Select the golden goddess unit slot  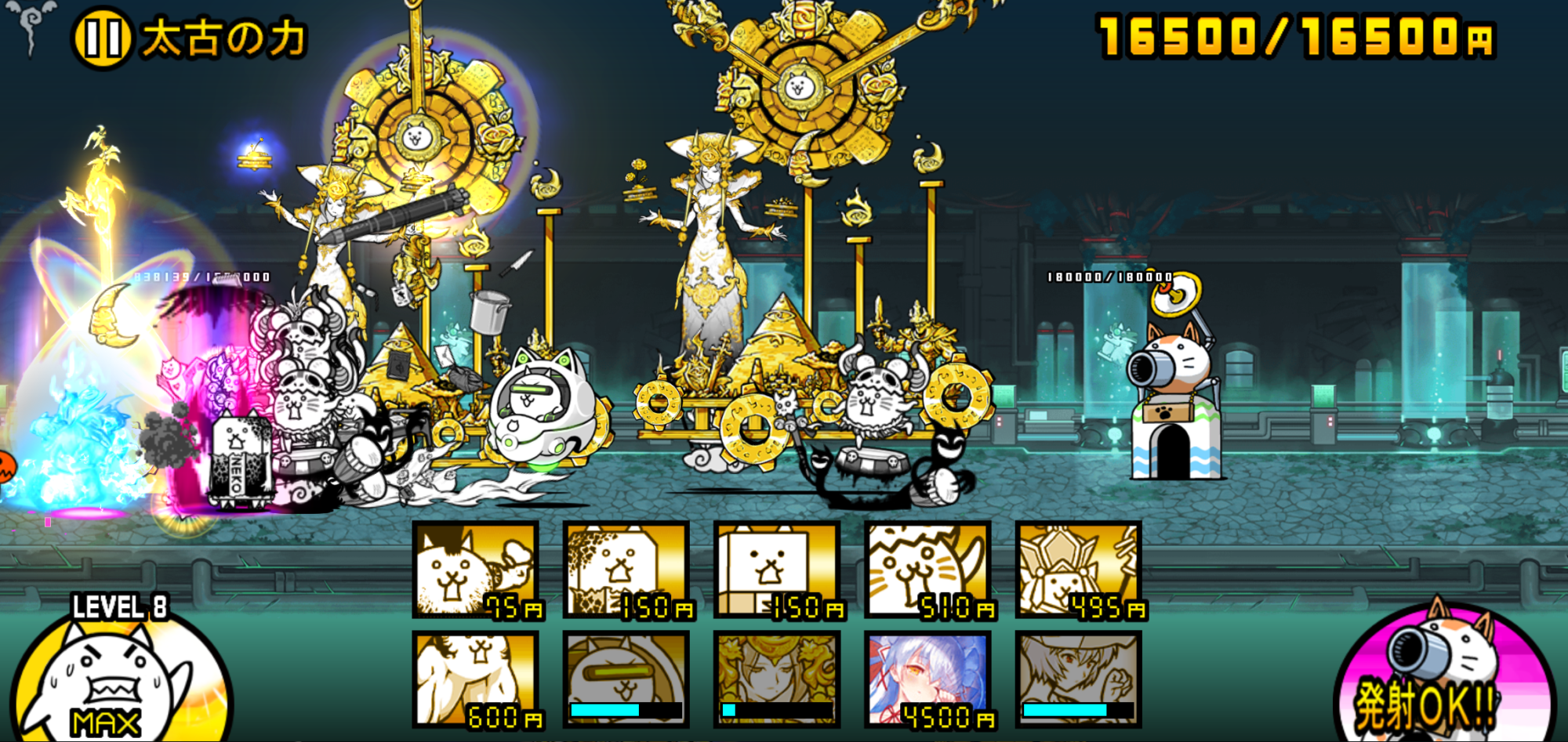[x=777, y=679]
